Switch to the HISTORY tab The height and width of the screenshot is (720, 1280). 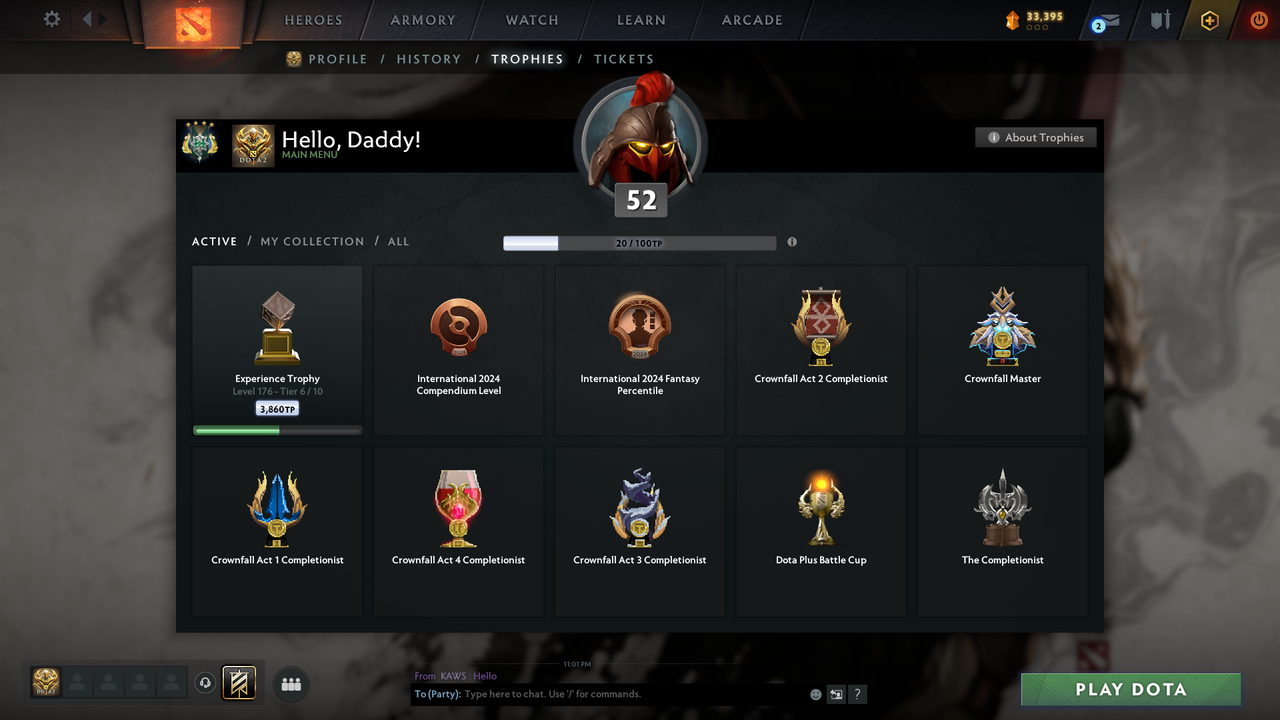pyautogui.click(x=428, y=59)
